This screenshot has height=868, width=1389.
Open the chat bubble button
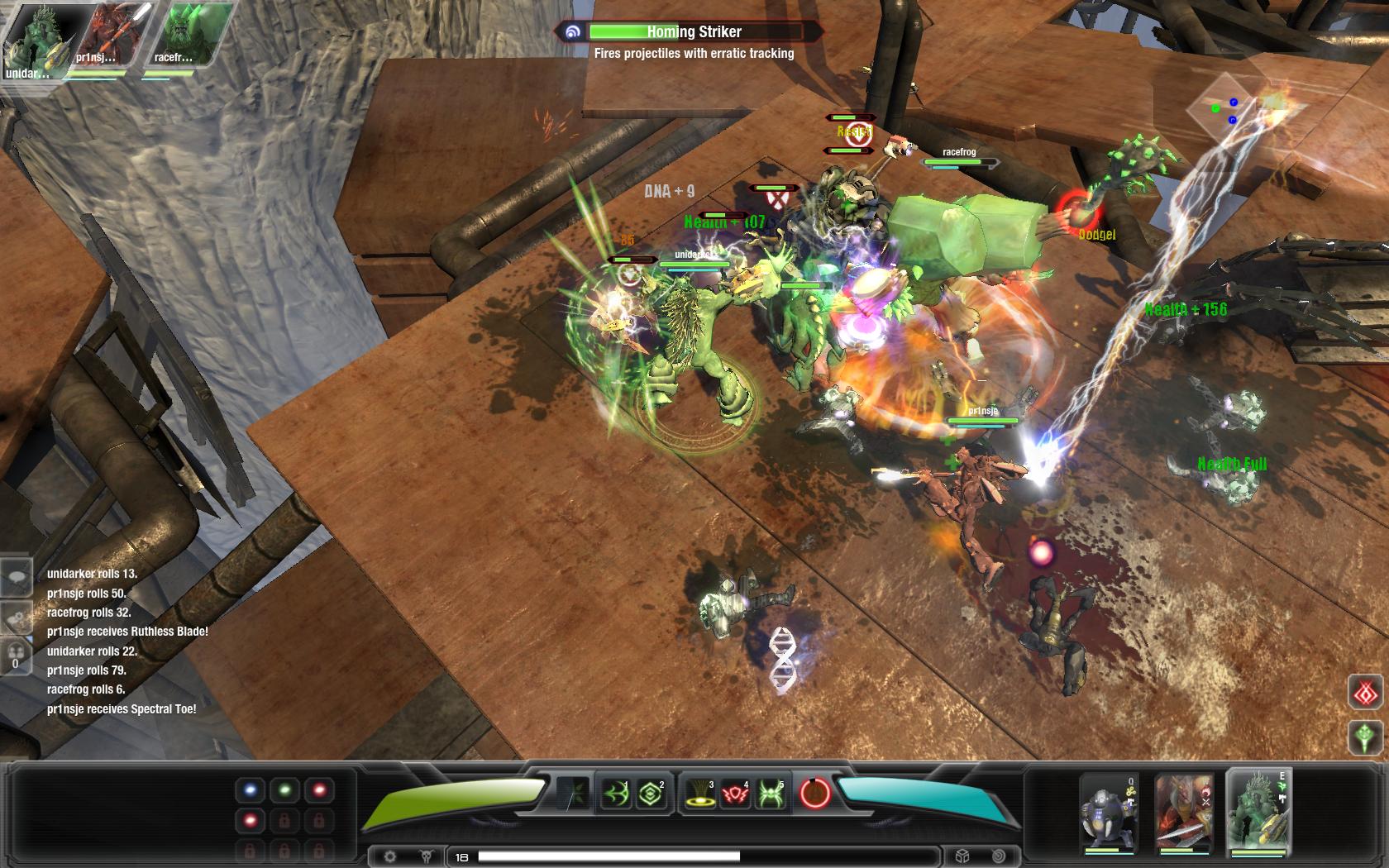point(16,576)
